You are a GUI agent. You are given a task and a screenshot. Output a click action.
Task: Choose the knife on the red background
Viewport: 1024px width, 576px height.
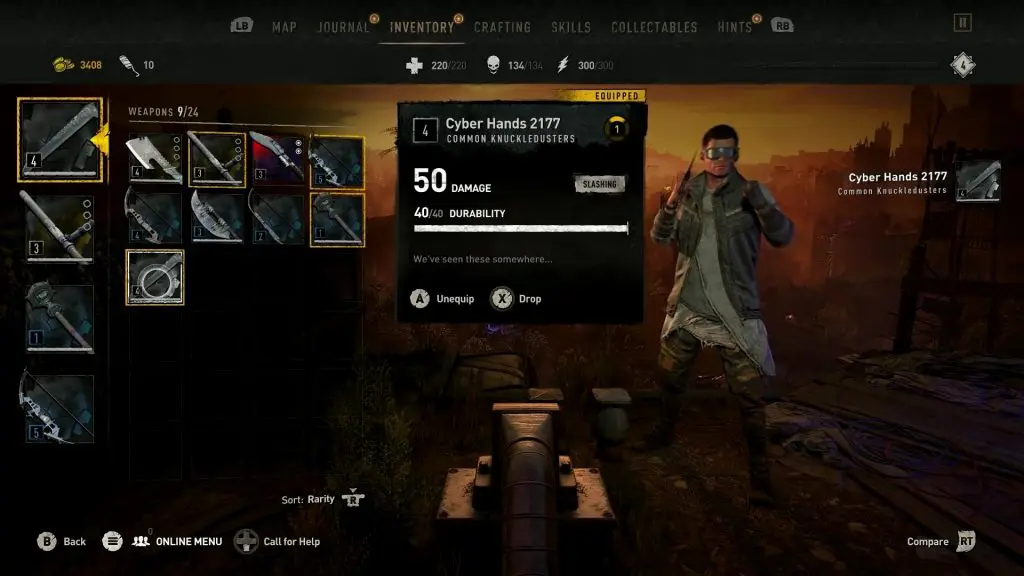point(276,160)
